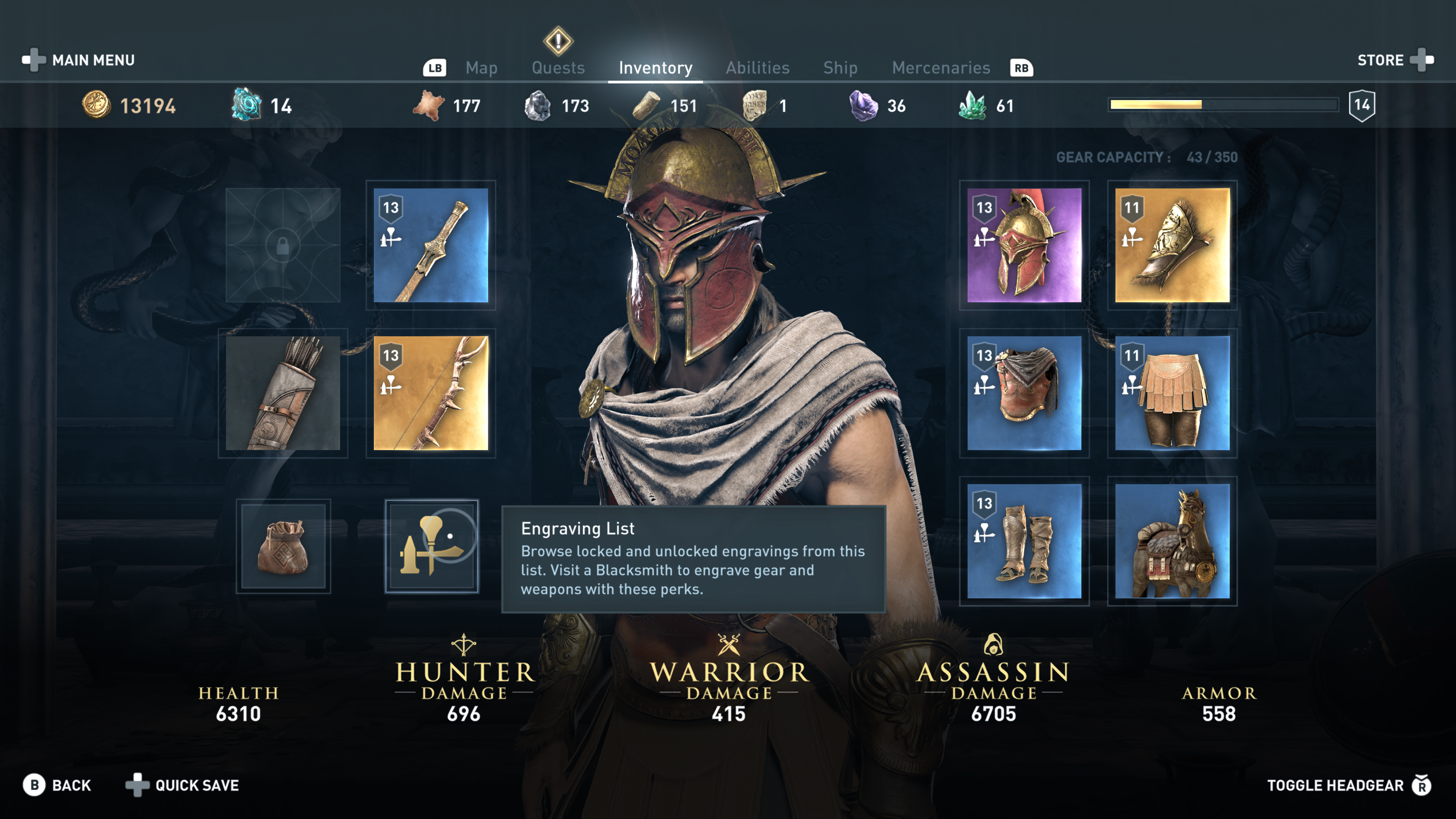Click the locked second melee weapon slot
Viewport: 1456px width, 819px height.
282,245
